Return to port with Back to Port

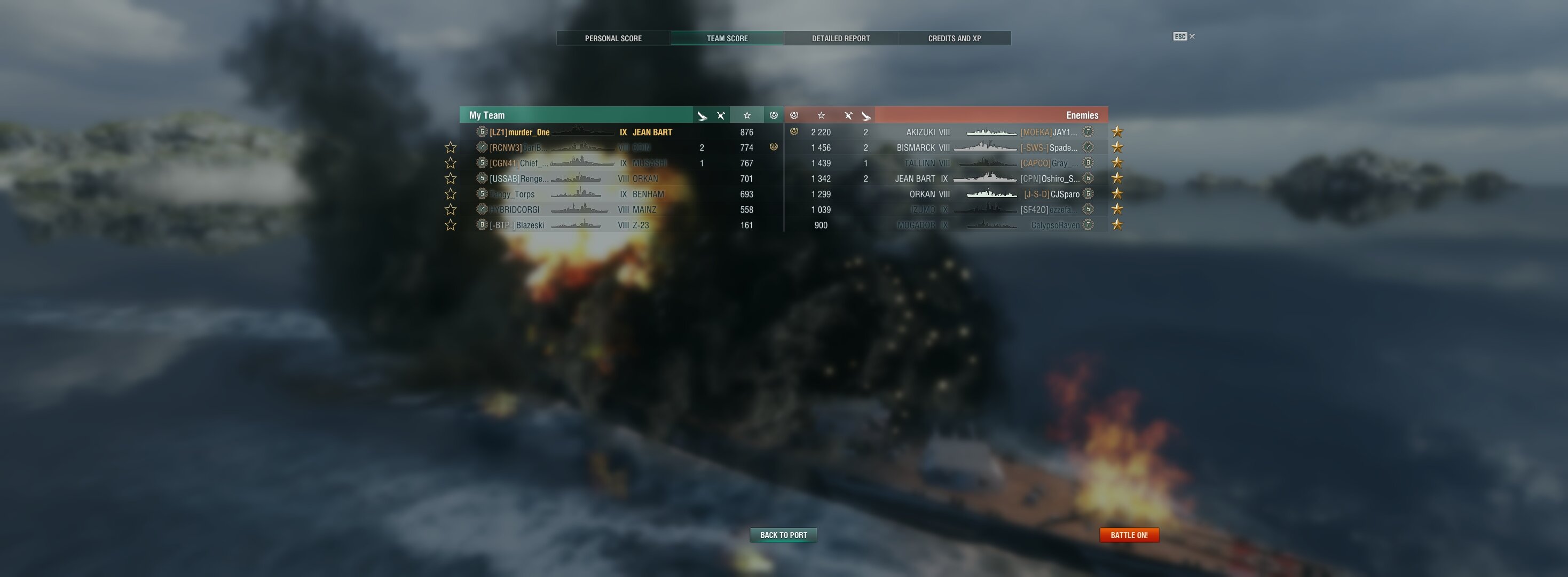point(783,535)
